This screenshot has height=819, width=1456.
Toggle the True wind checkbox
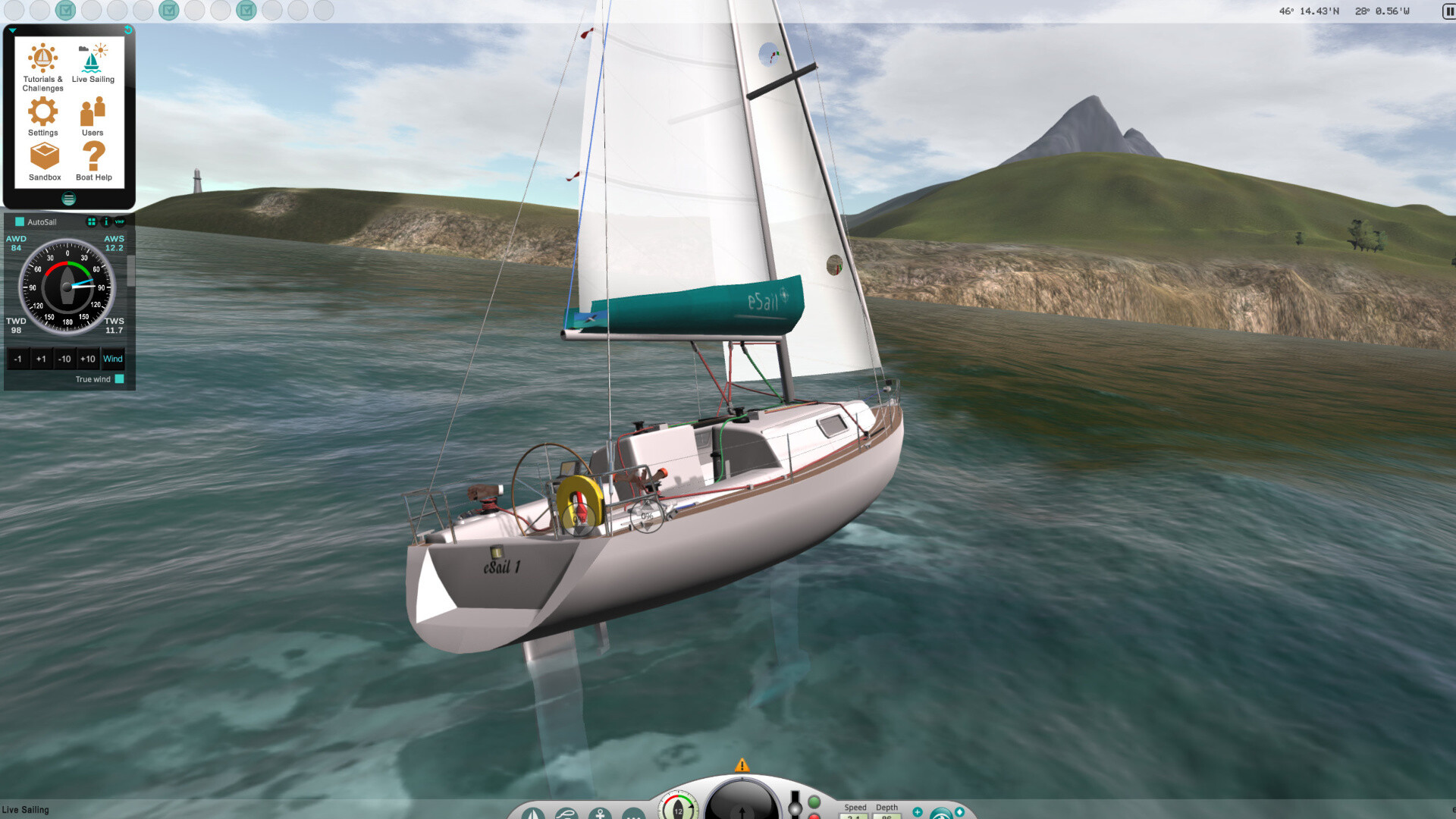[x=119, y=379]
